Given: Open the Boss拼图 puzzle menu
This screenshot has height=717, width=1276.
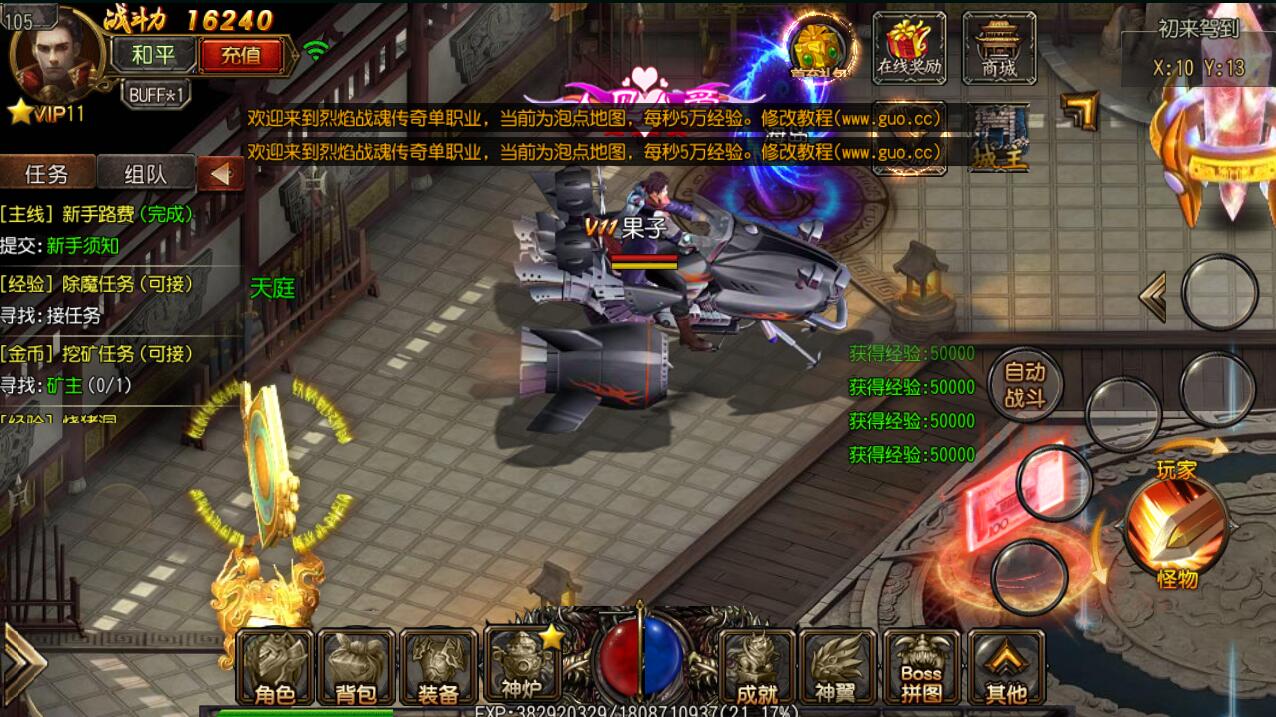Looking at the screenshot, I should [x=921, y=667].
